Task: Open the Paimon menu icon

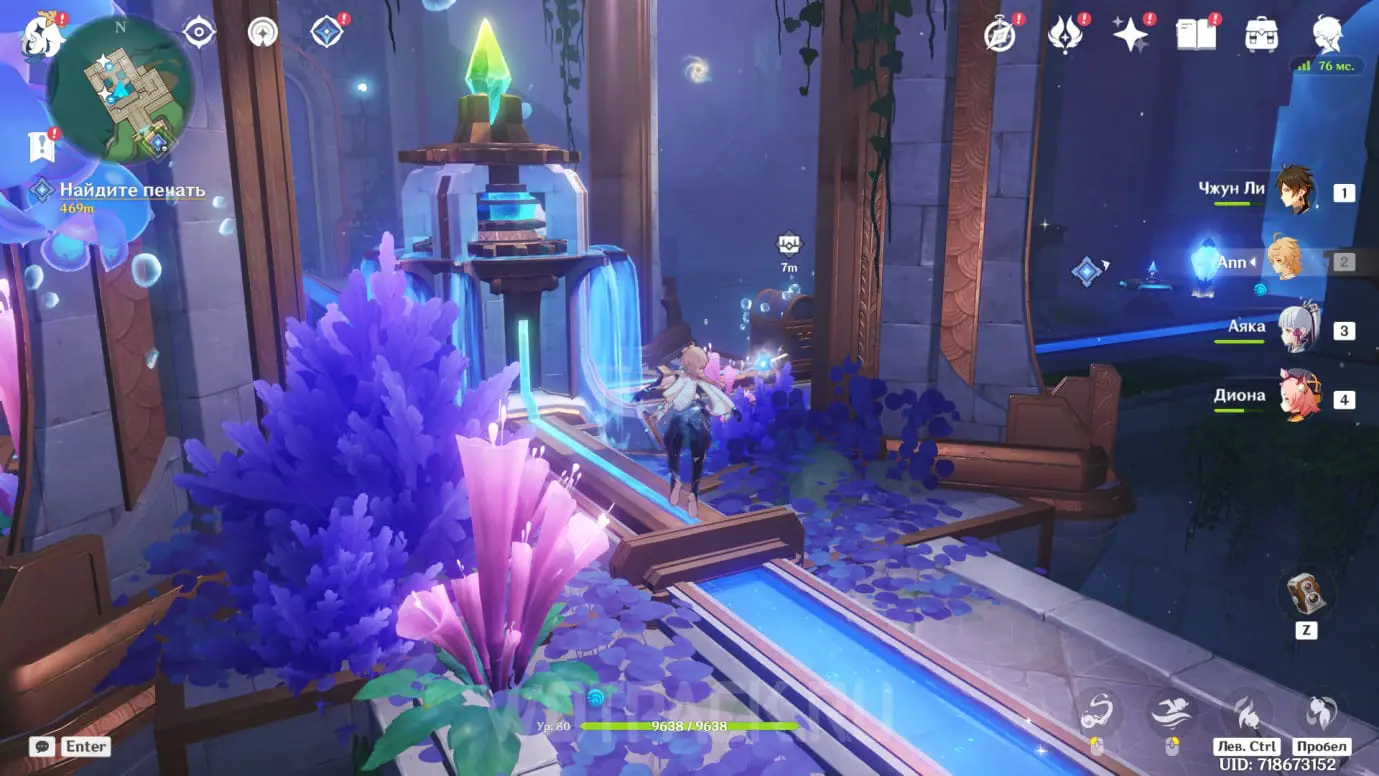Action: [x=43, y=36]
